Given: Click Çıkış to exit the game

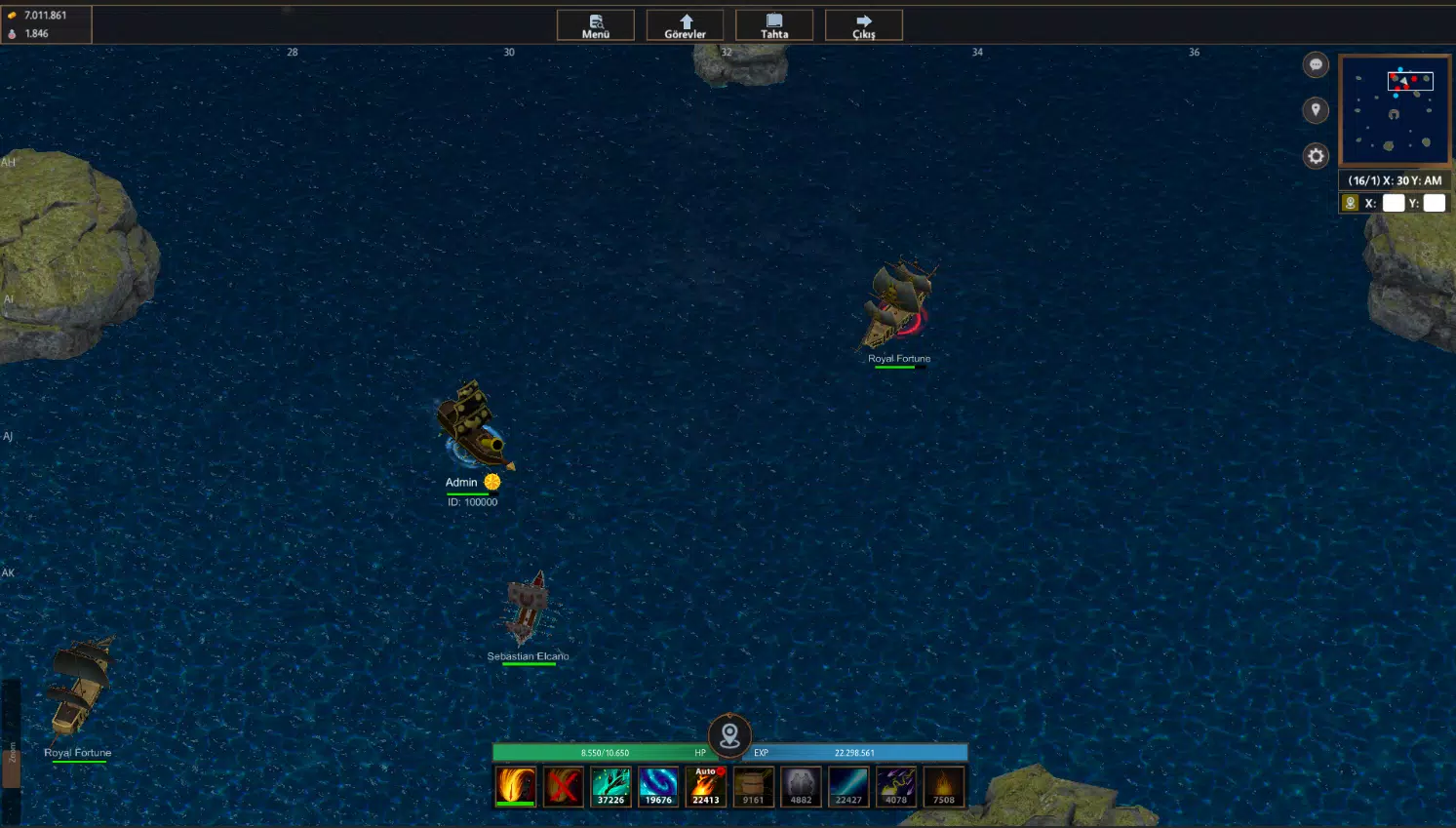Looking at the screenshot, I should pos(863,24).
